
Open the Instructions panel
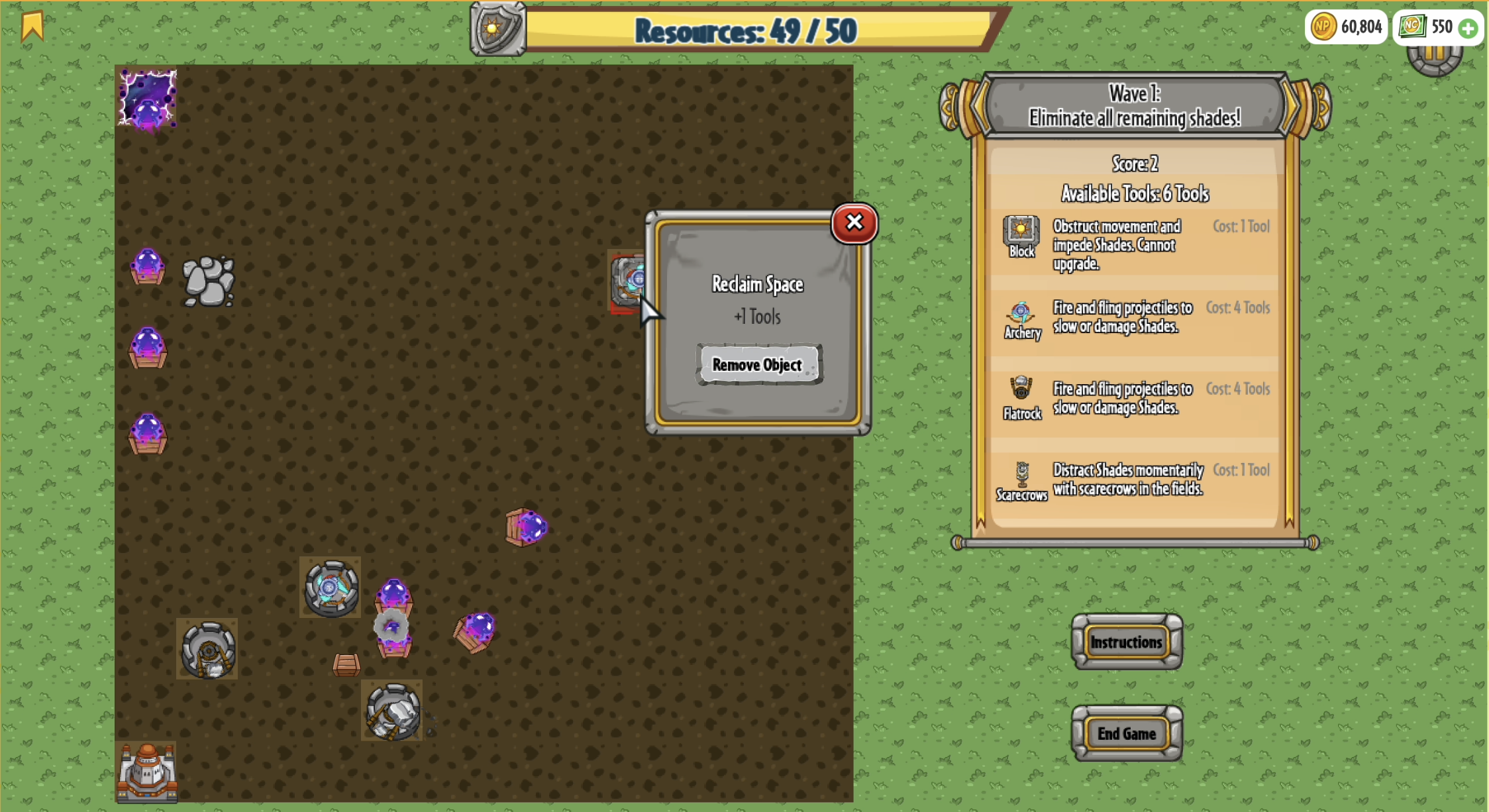[x=1127, y=642]
